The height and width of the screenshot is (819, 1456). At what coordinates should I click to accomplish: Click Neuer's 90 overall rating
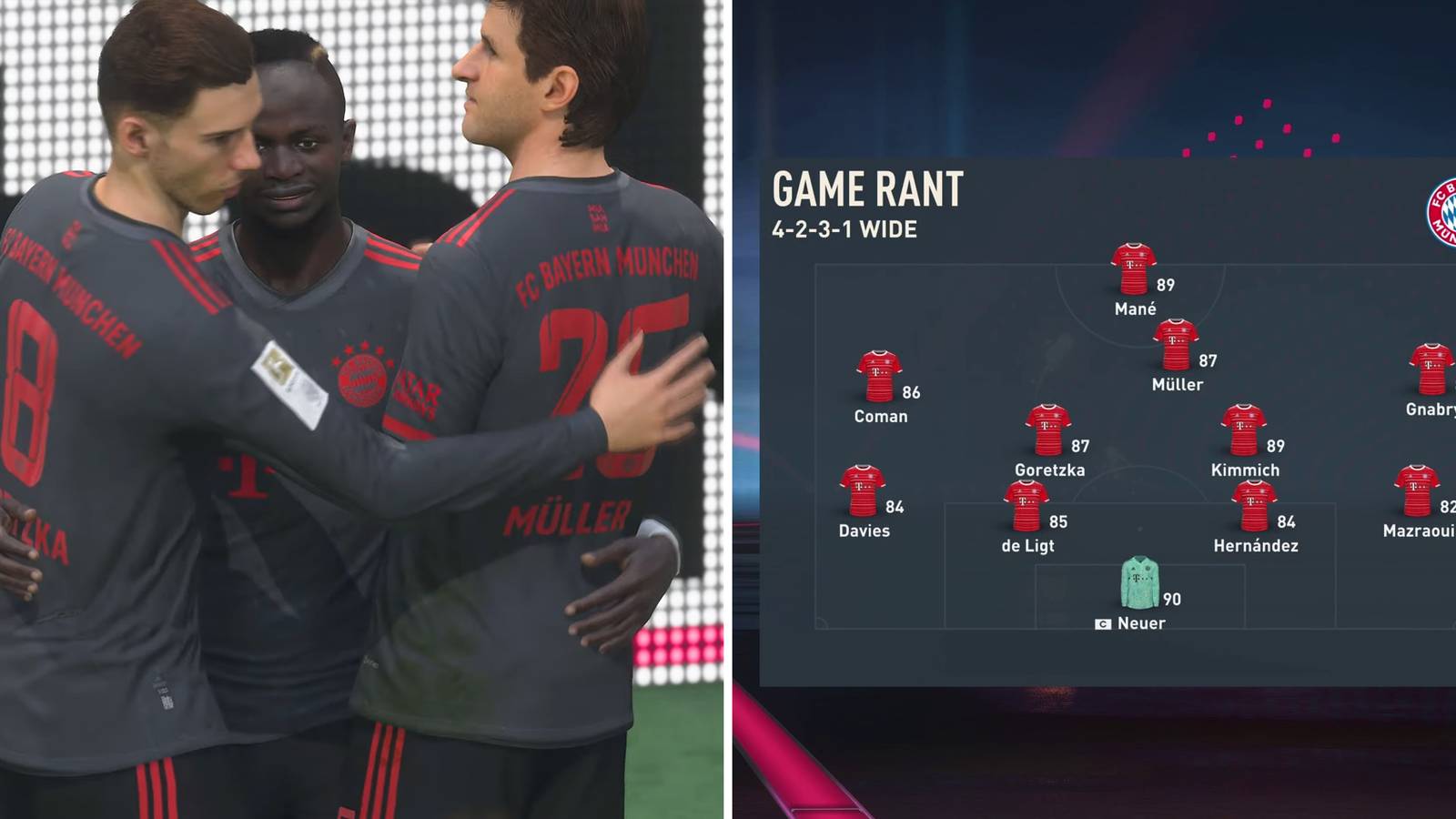click(x=1174, y=599)
